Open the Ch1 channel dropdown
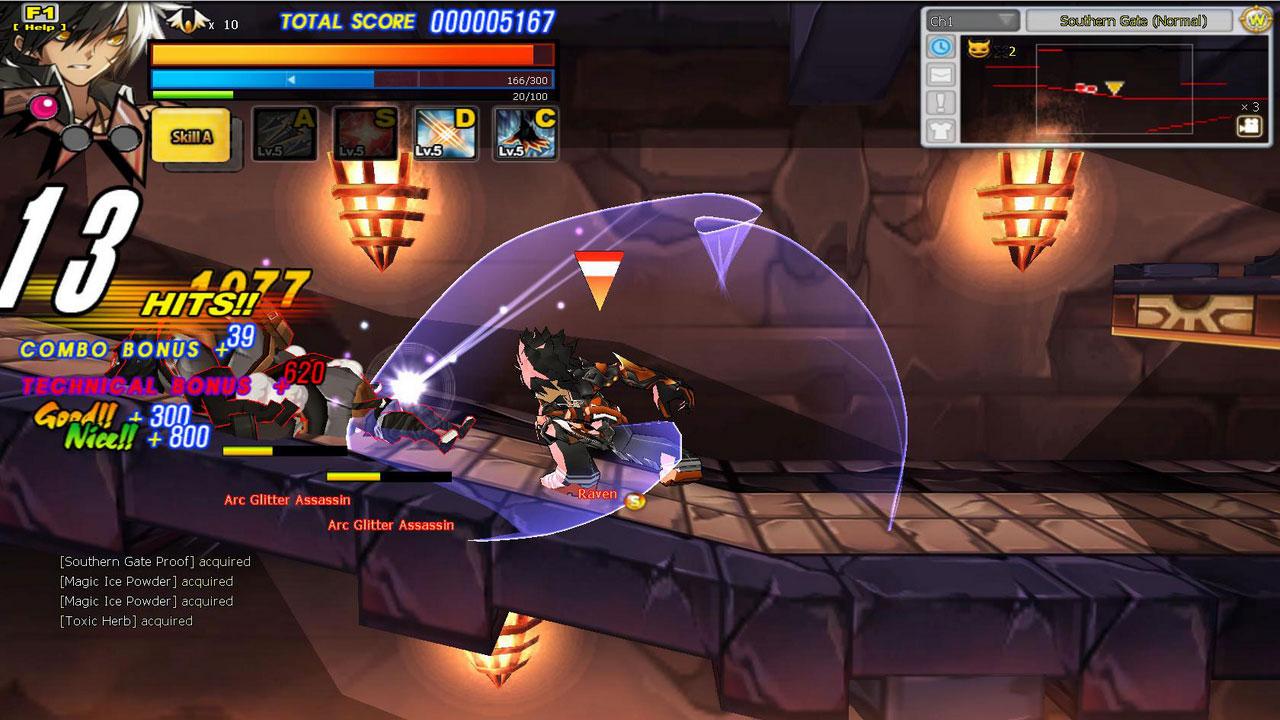The image size is (1280, 720). [x=972, y=21]
